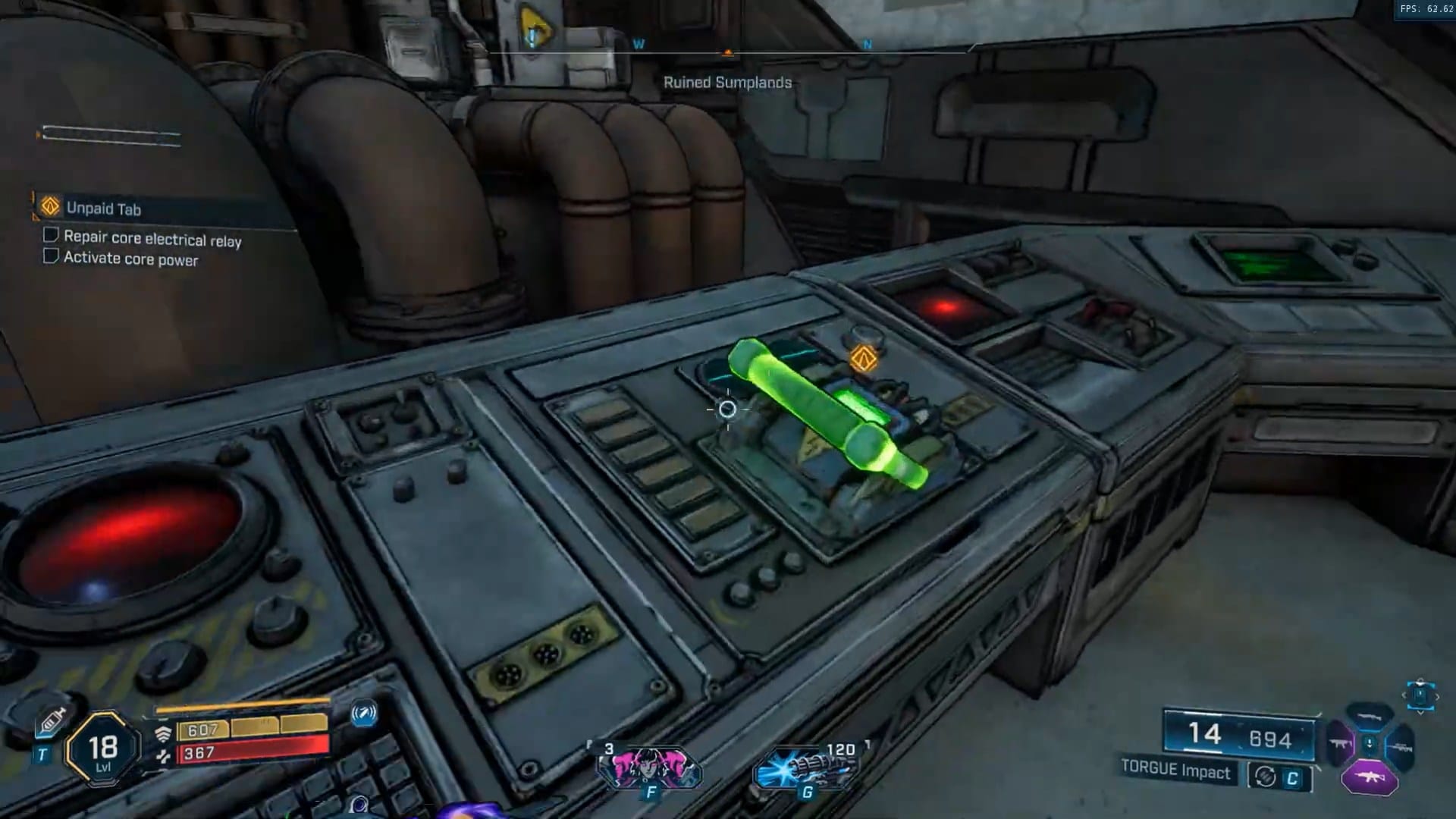The height and width of the screenshot is (819, 1456).
Task: Select the orange objective marker on the compass
Action: tap(728, 53)
